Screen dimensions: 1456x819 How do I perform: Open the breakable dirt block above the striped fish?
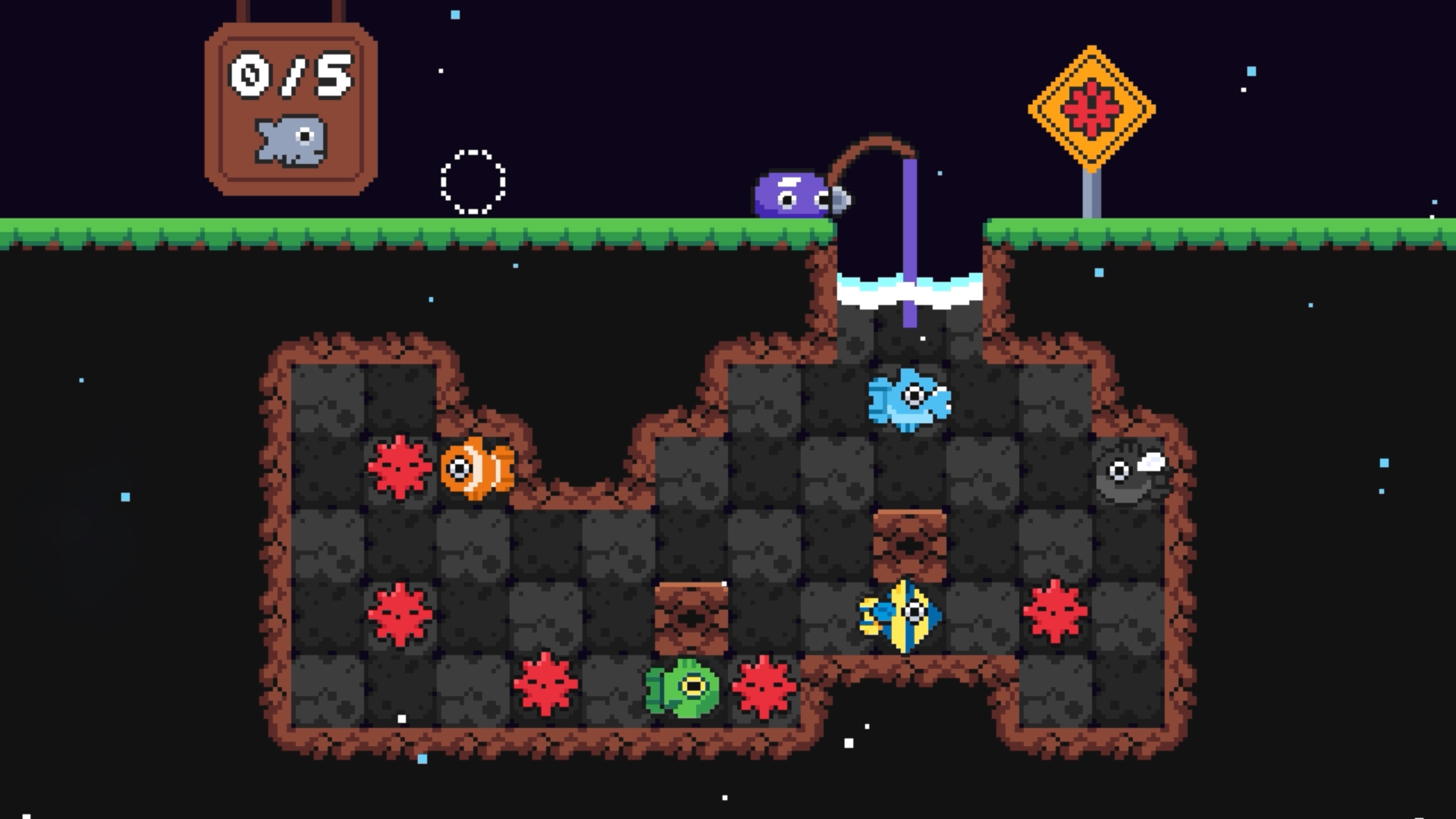click(x=910, y=546)
